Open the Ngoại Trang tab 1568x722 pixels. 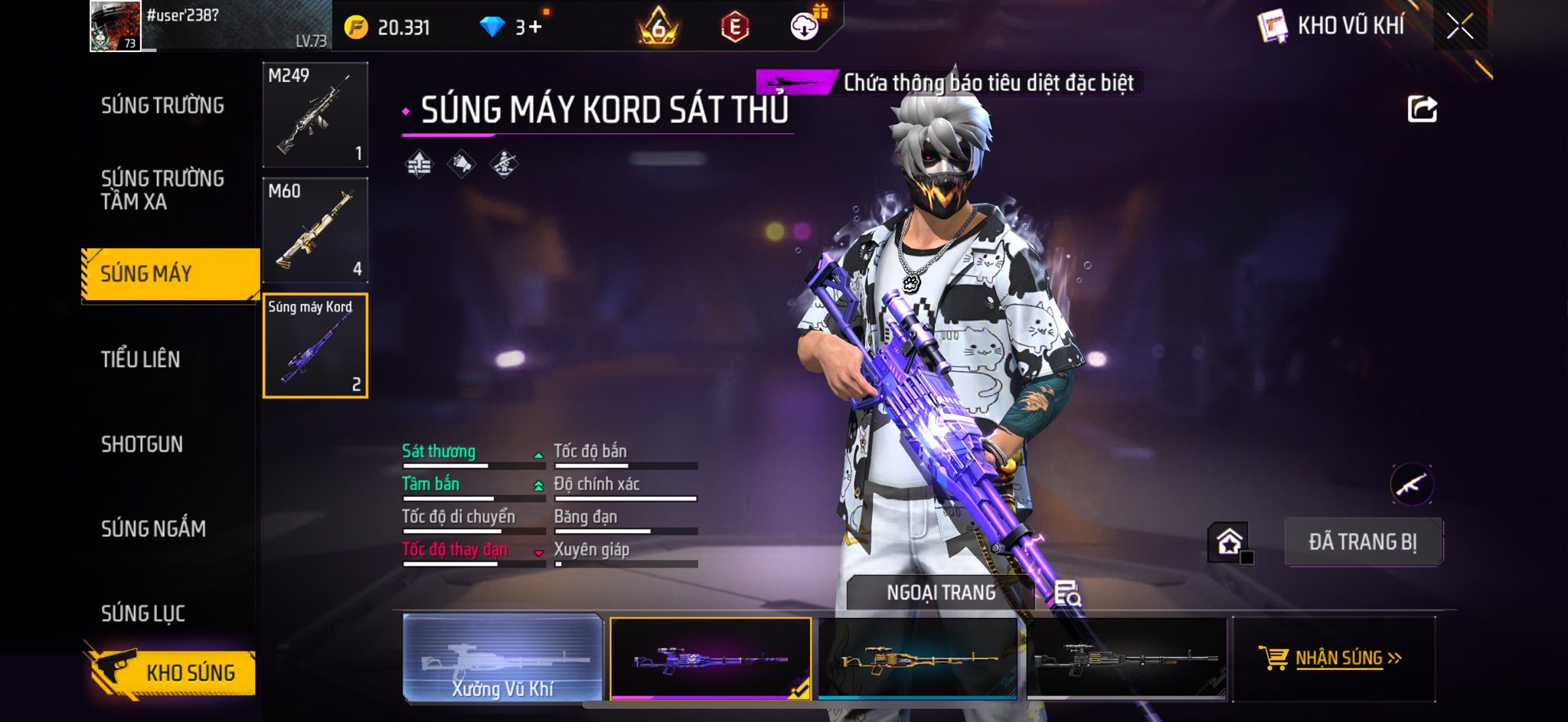[x=941, y=593]
